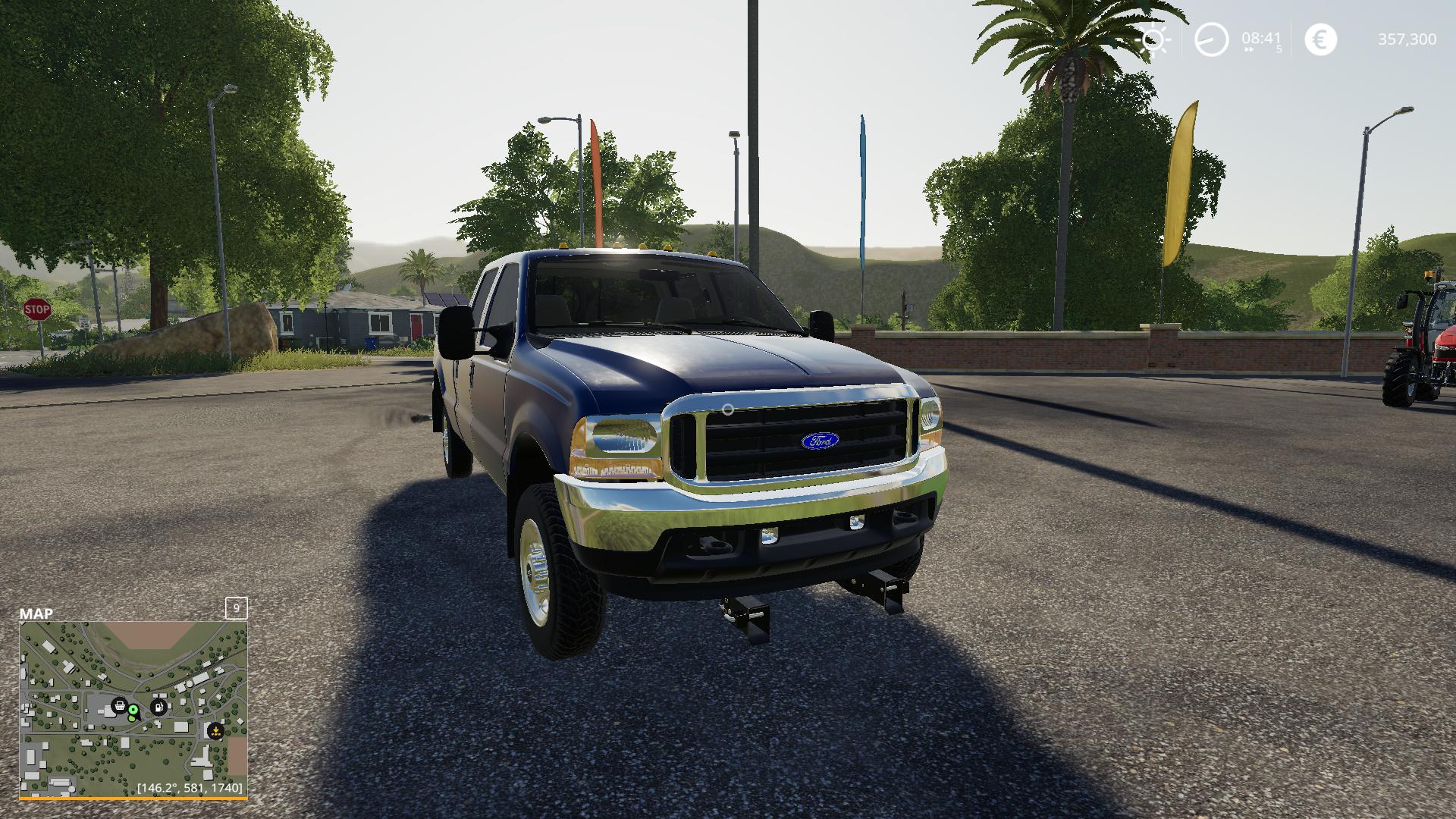The image size is (1456, 819).
Task: Click the clock dial icon
Action: [x=1211, y=39]
